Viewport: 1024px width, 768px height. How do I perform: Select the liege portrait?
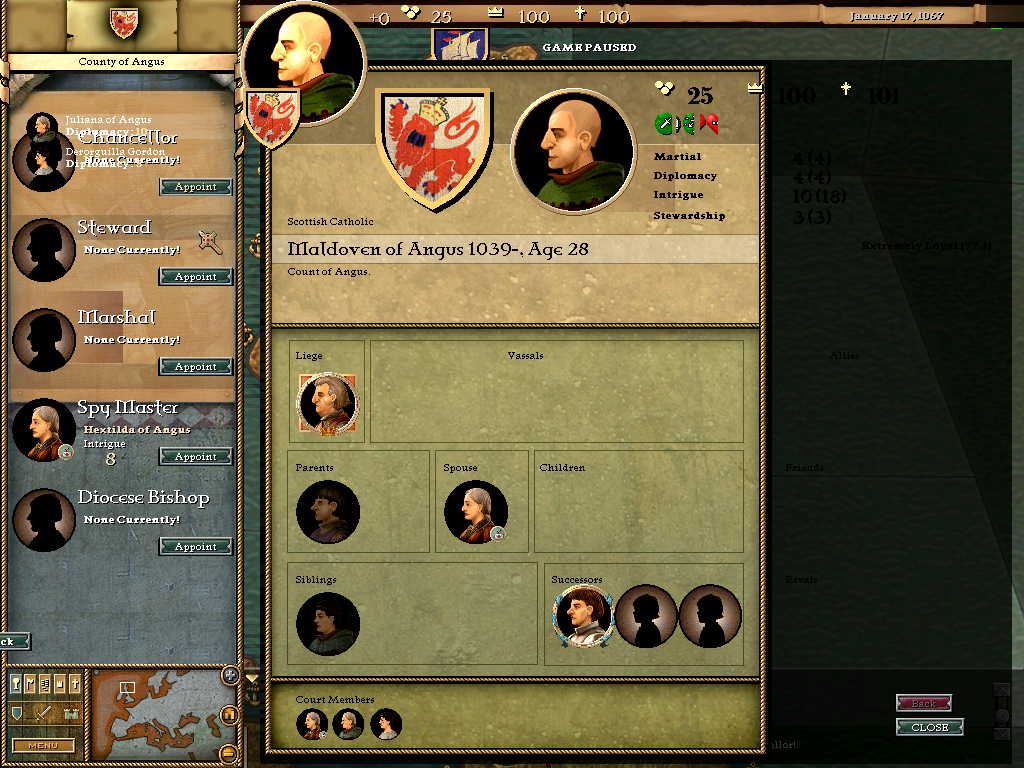click(327, 404)
